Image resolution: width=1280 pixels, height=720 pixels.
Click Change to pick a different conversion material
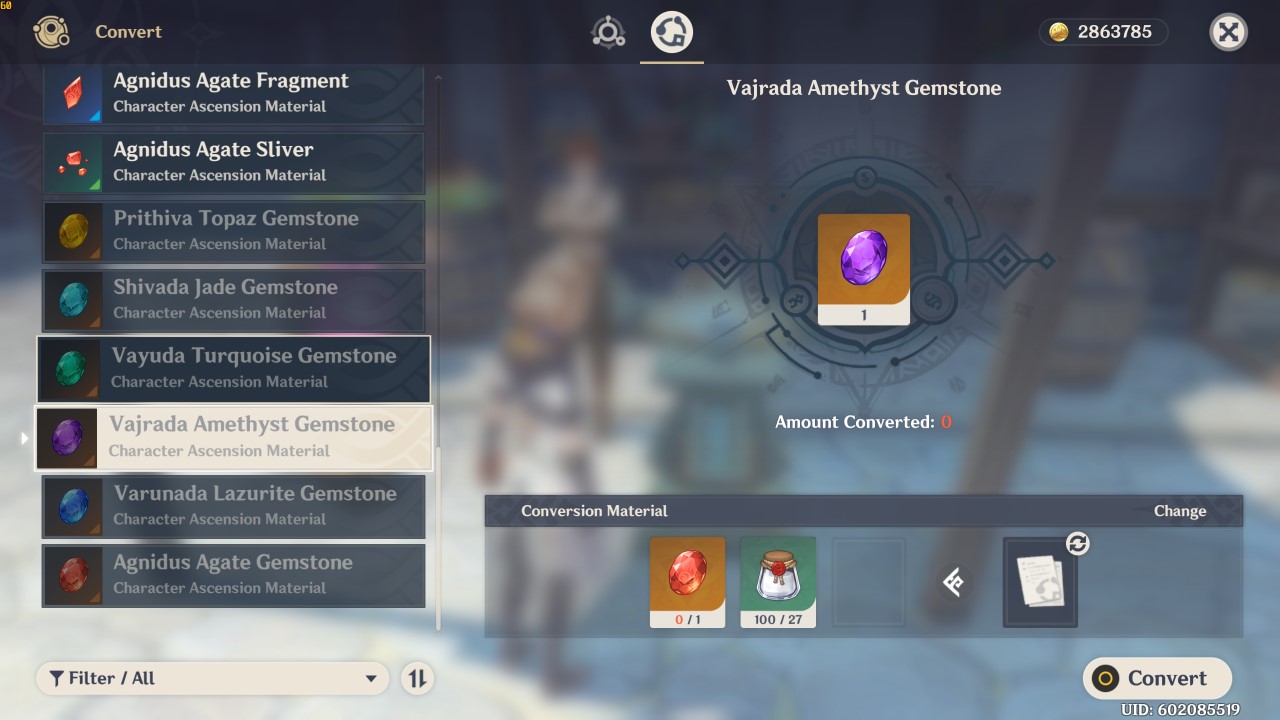click(1179, 510)
